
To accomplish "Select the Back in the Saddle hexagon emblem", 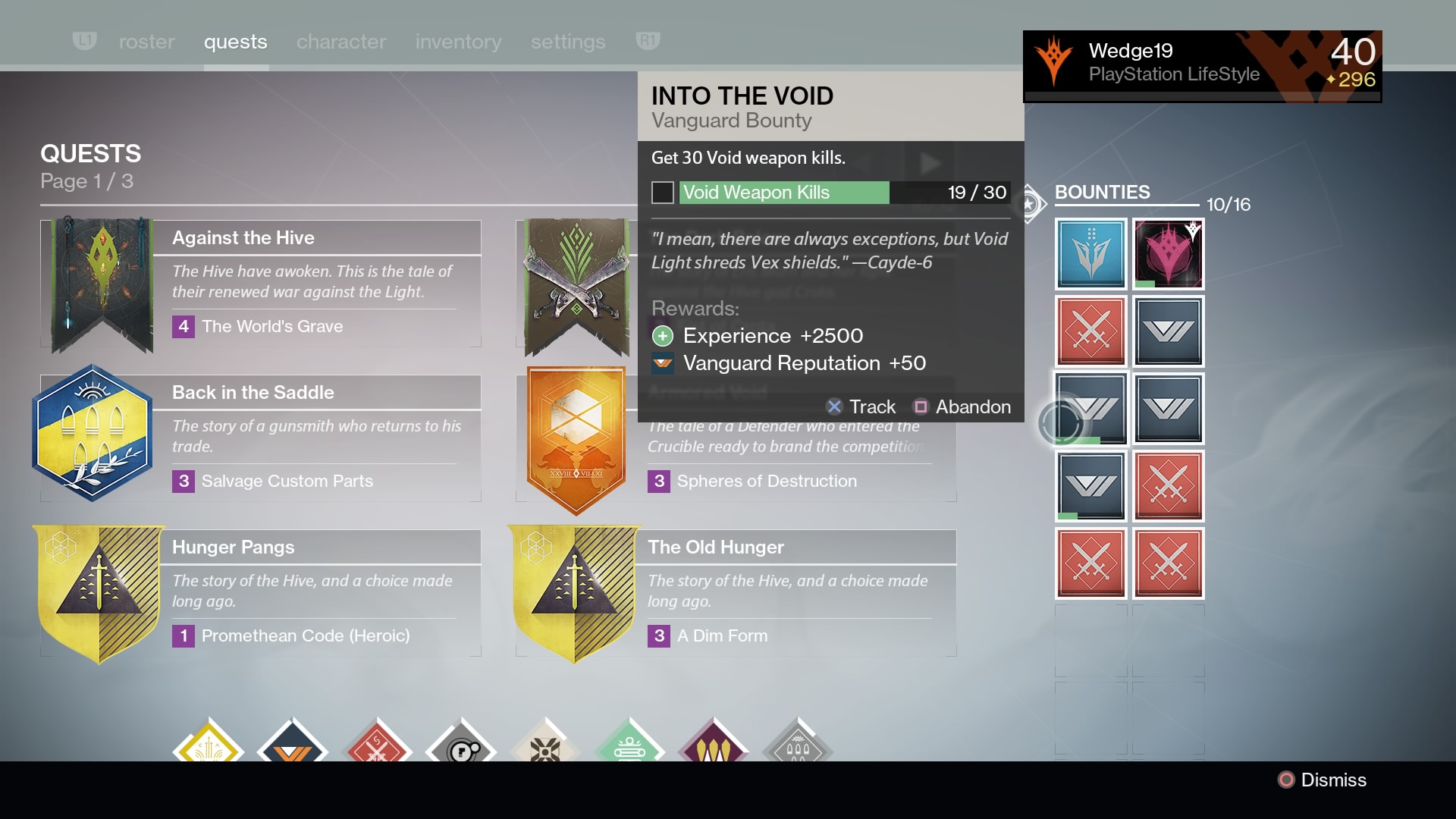I will 93,432.
